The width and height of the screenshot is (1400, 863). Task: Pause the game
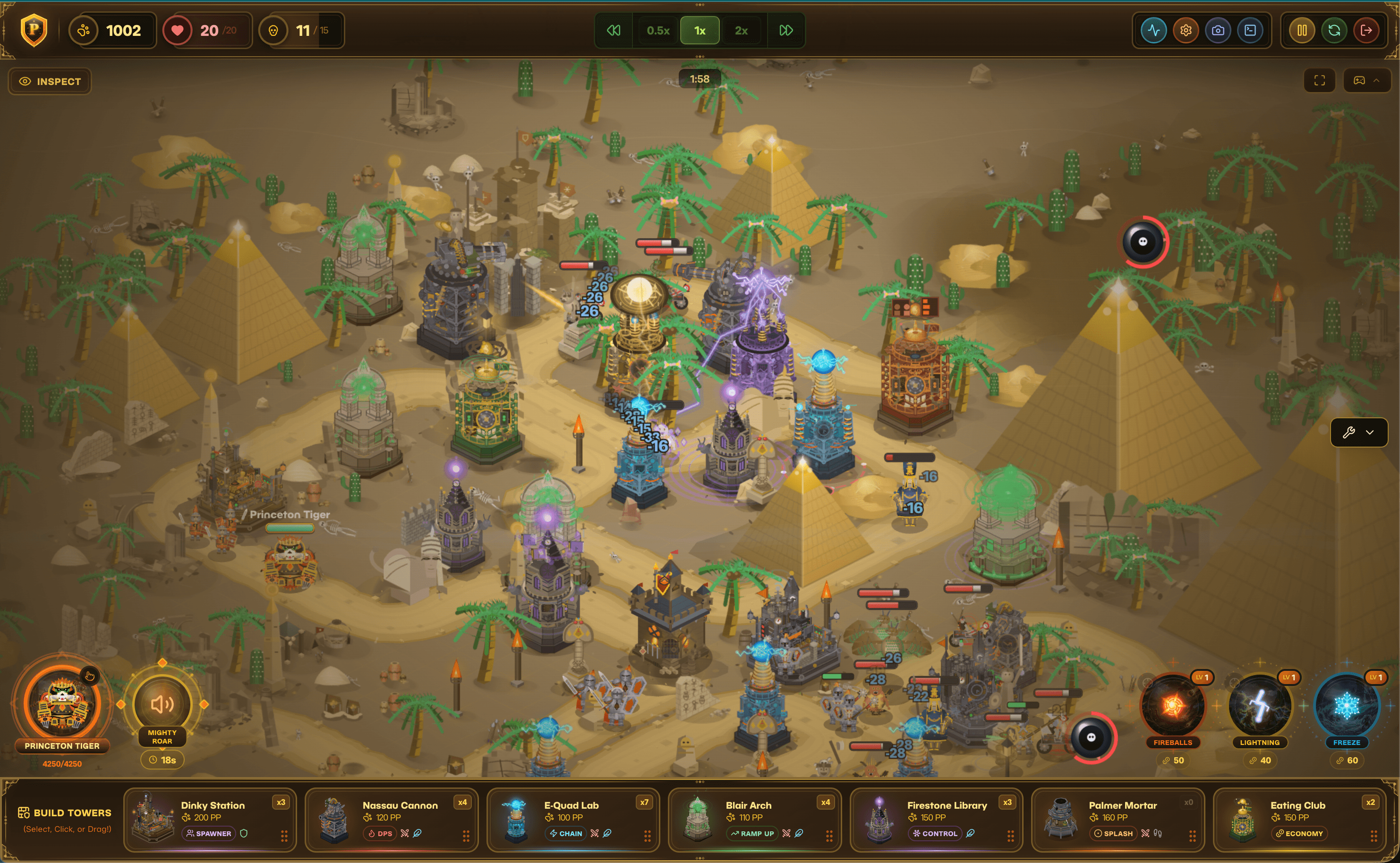(1302, 31)
